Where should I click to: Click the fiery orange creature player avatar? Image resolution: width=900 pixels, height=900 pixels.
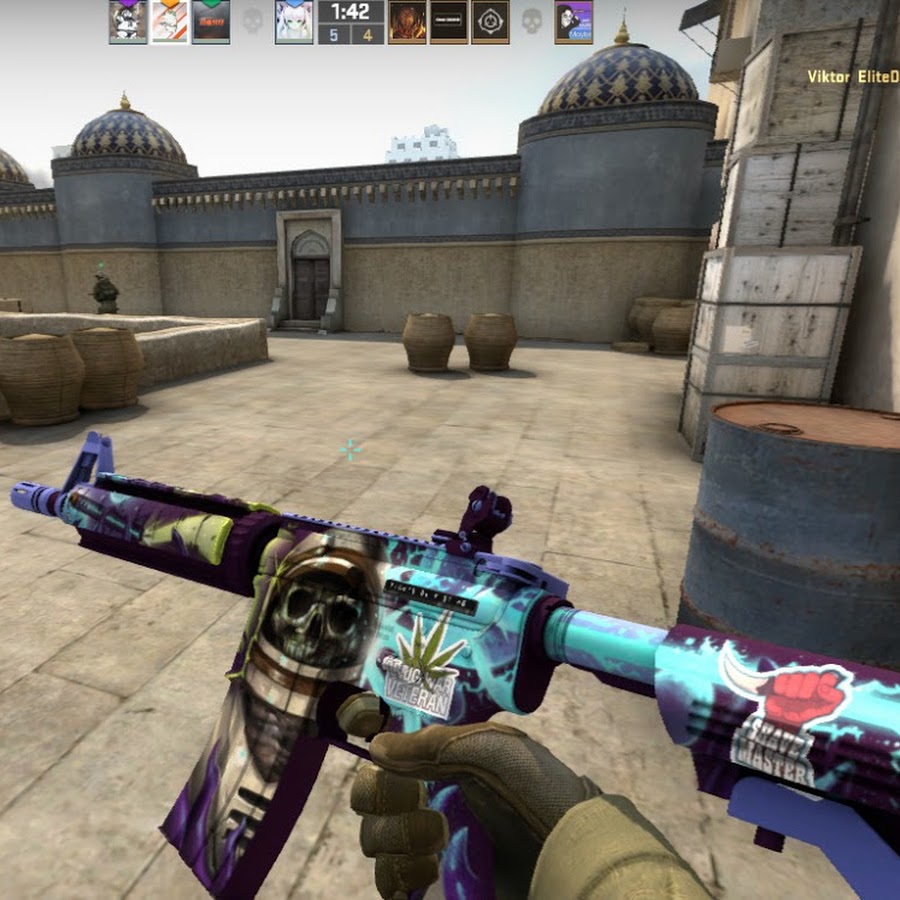click(406, 21)
